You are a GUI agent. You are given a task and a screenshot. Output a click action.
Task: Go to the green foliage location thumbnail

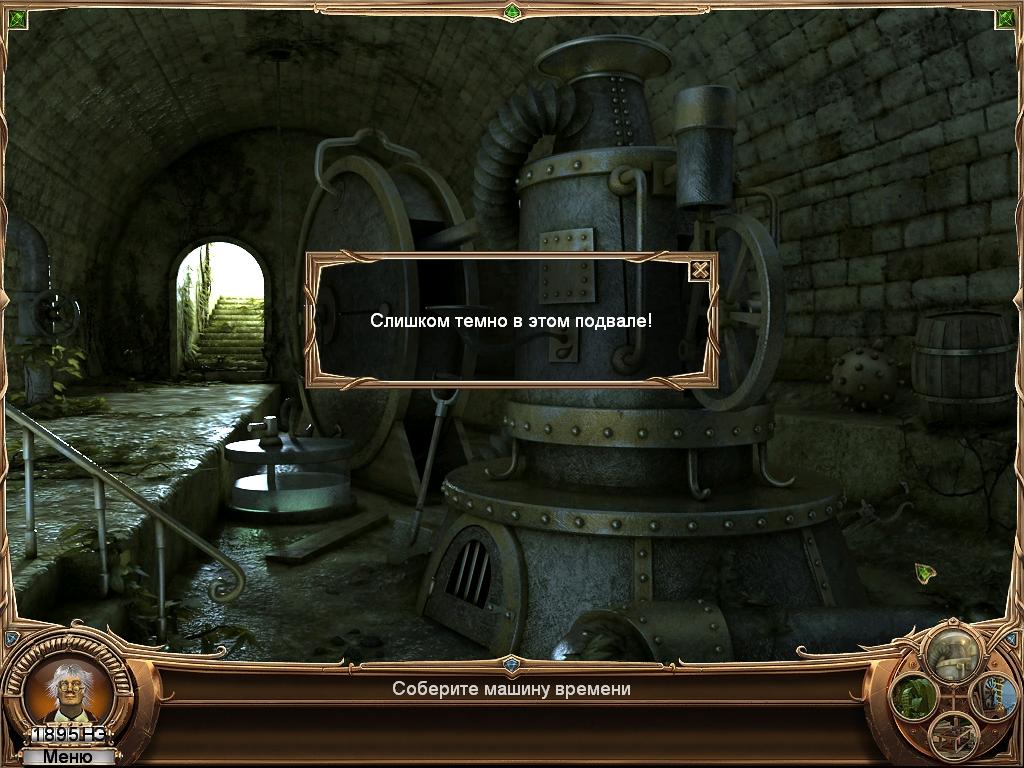(x=914, y=695)
